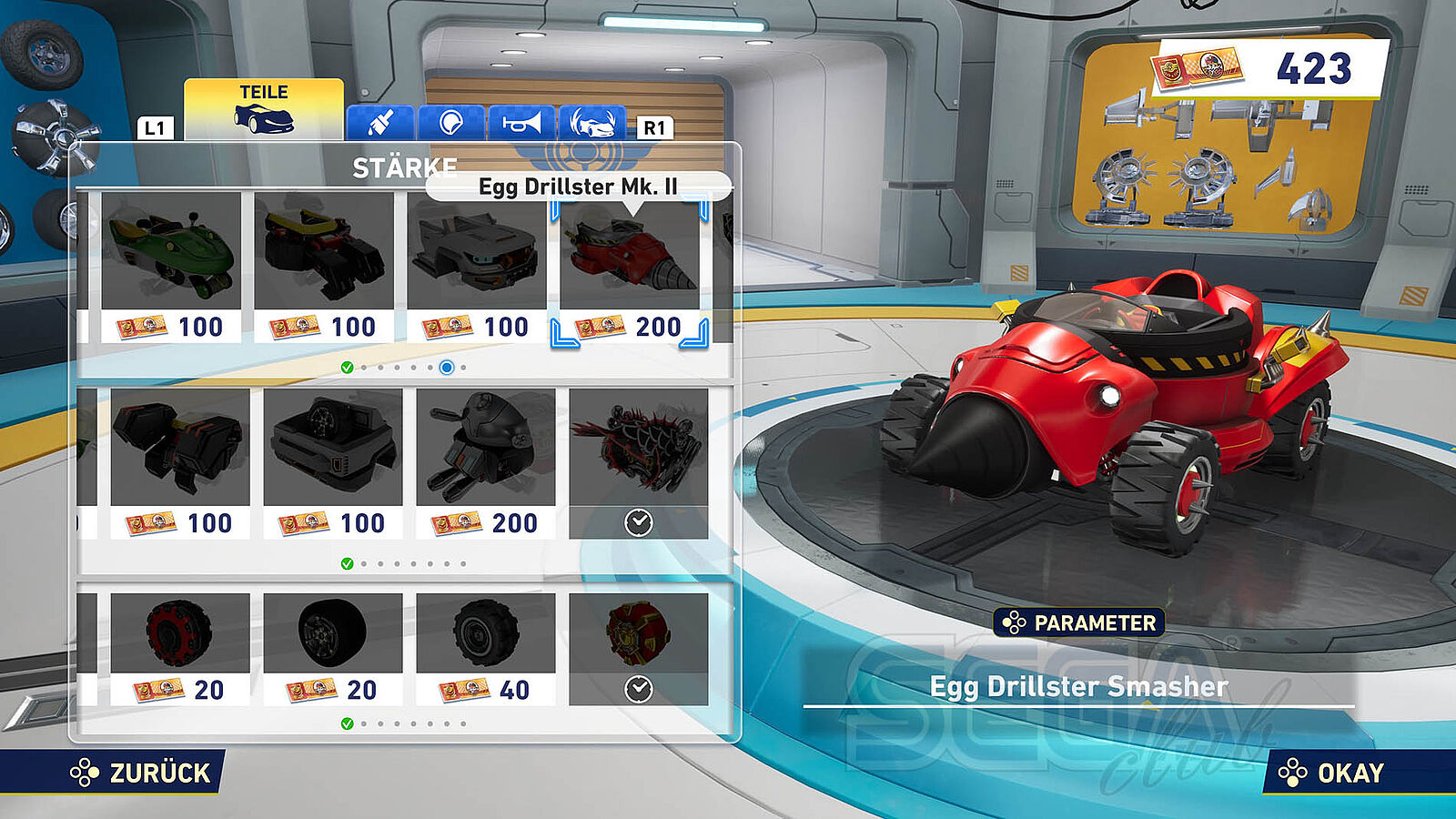
Task: Pick the grey truck front part
Action: pos(477,268)
